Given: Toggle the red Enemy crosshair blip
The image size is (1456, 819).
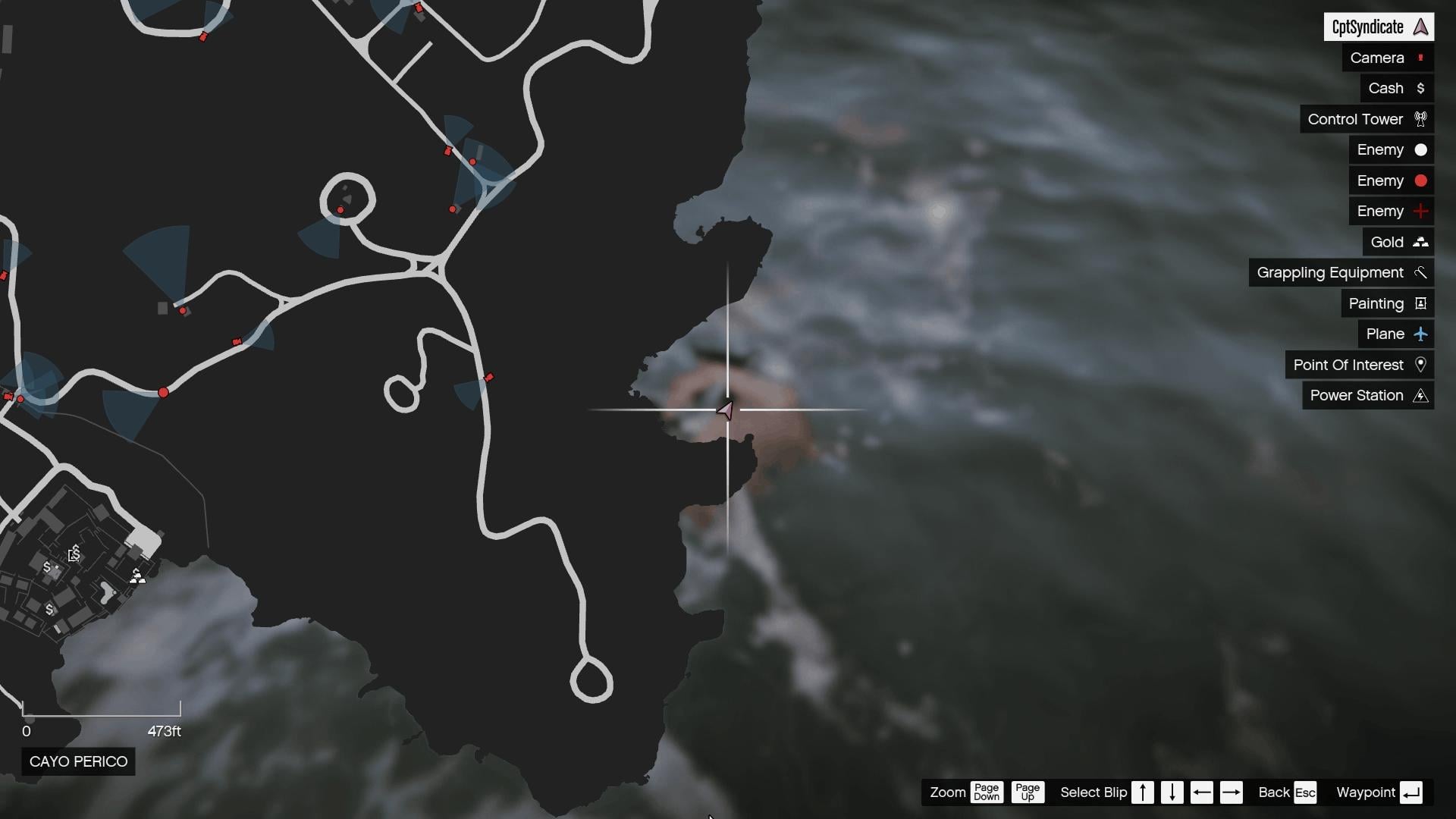Looking at the screenshot, I should click(x=1421, y=211).
